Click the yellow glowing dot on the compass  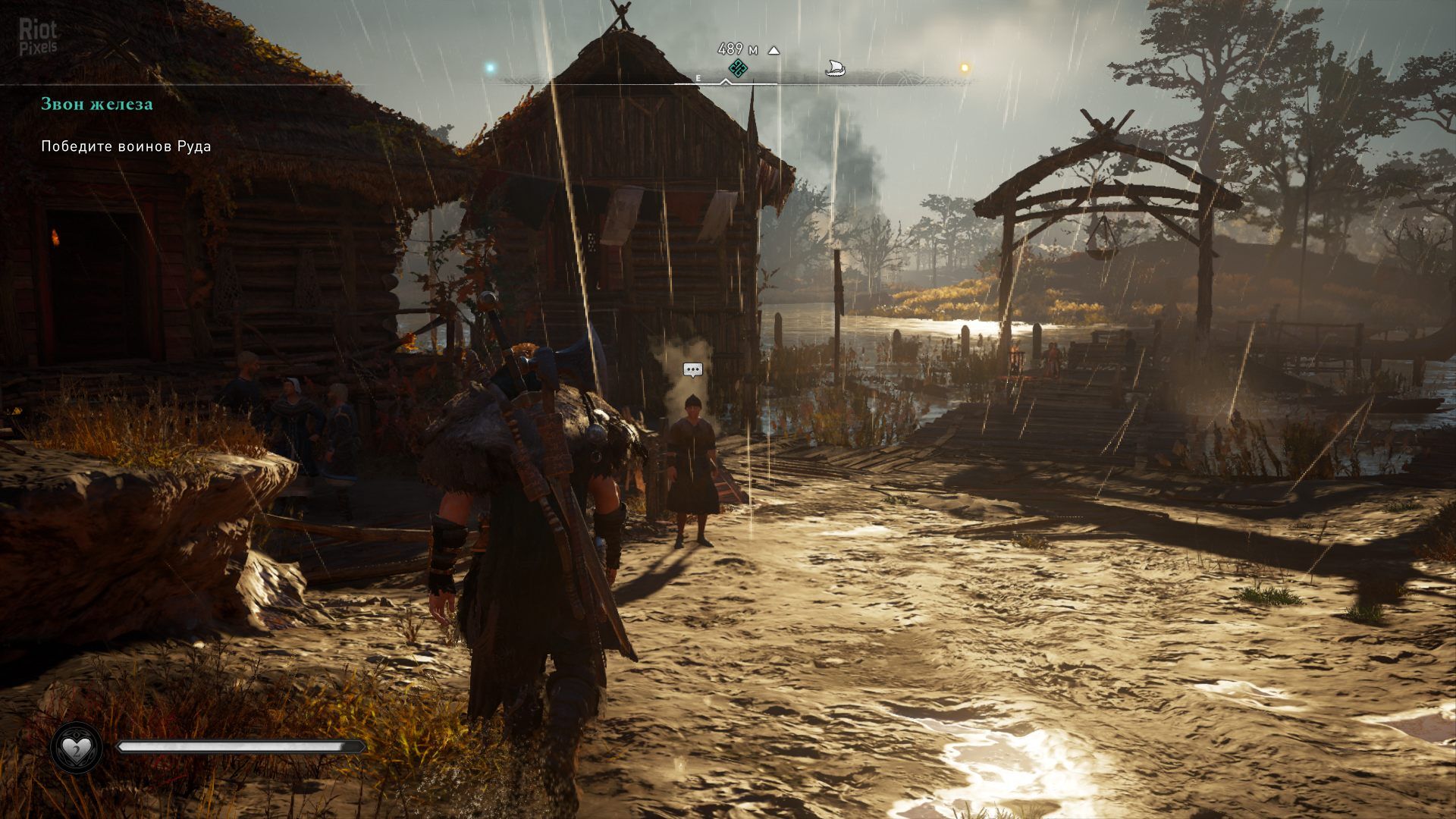[x=965, y=67]
